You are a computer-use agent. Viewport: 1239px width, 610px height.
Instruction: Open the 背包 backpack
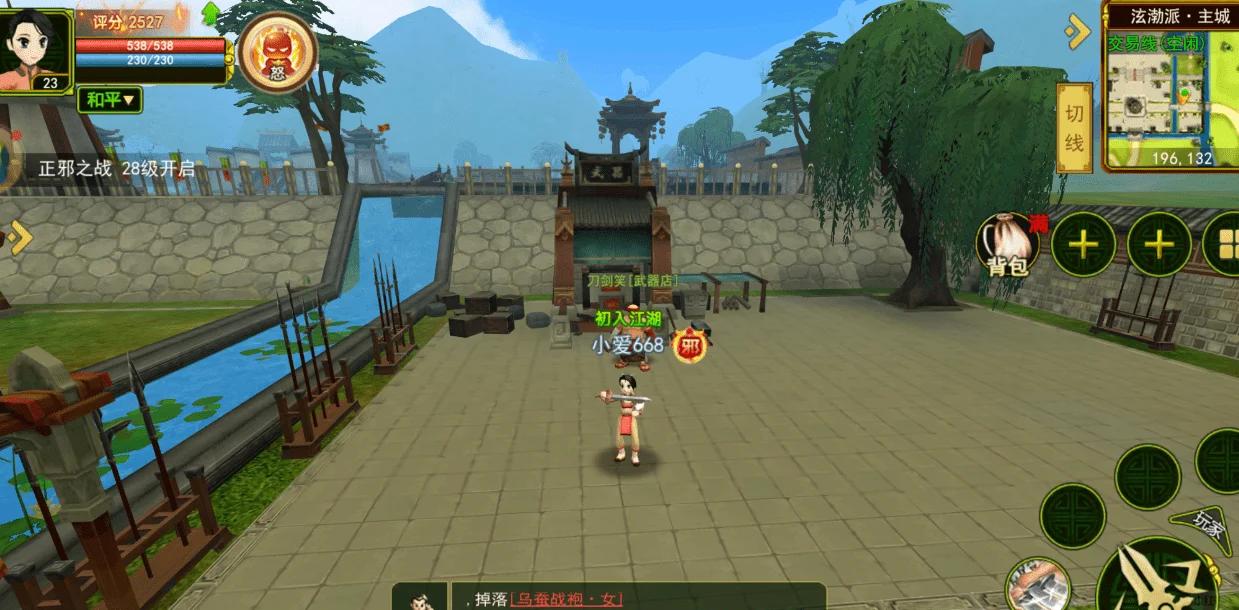point(1008,244)
